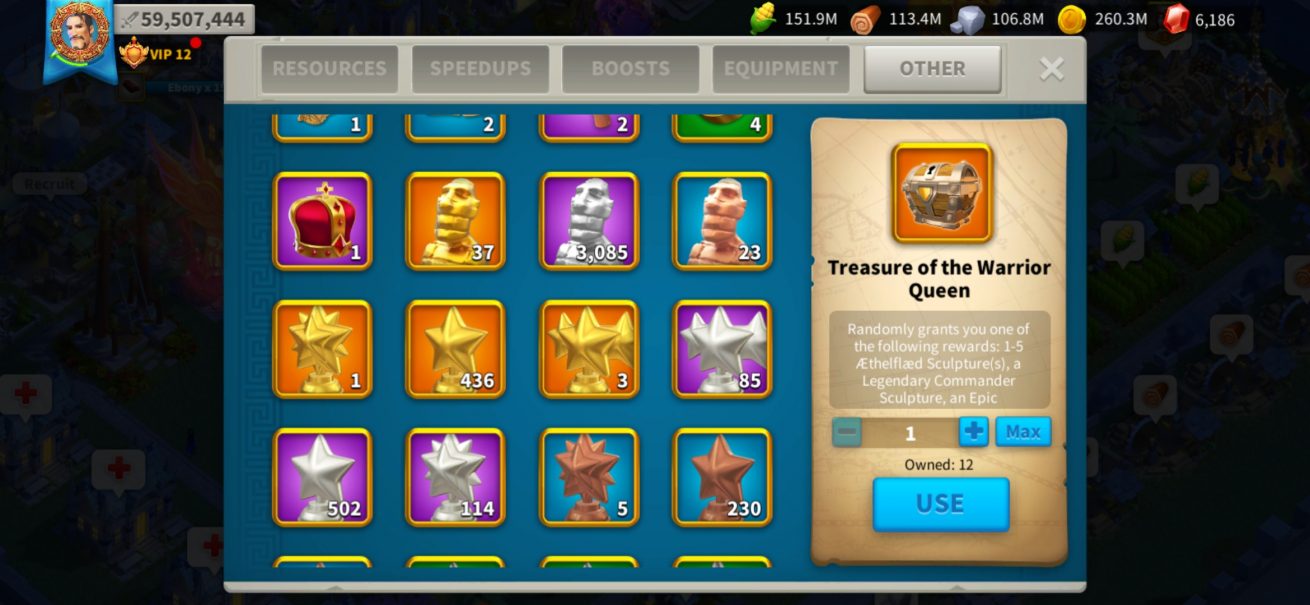Select the gold star trophy with 436
This screenshot has height=605, width=1310.
[x=455, y=349]
